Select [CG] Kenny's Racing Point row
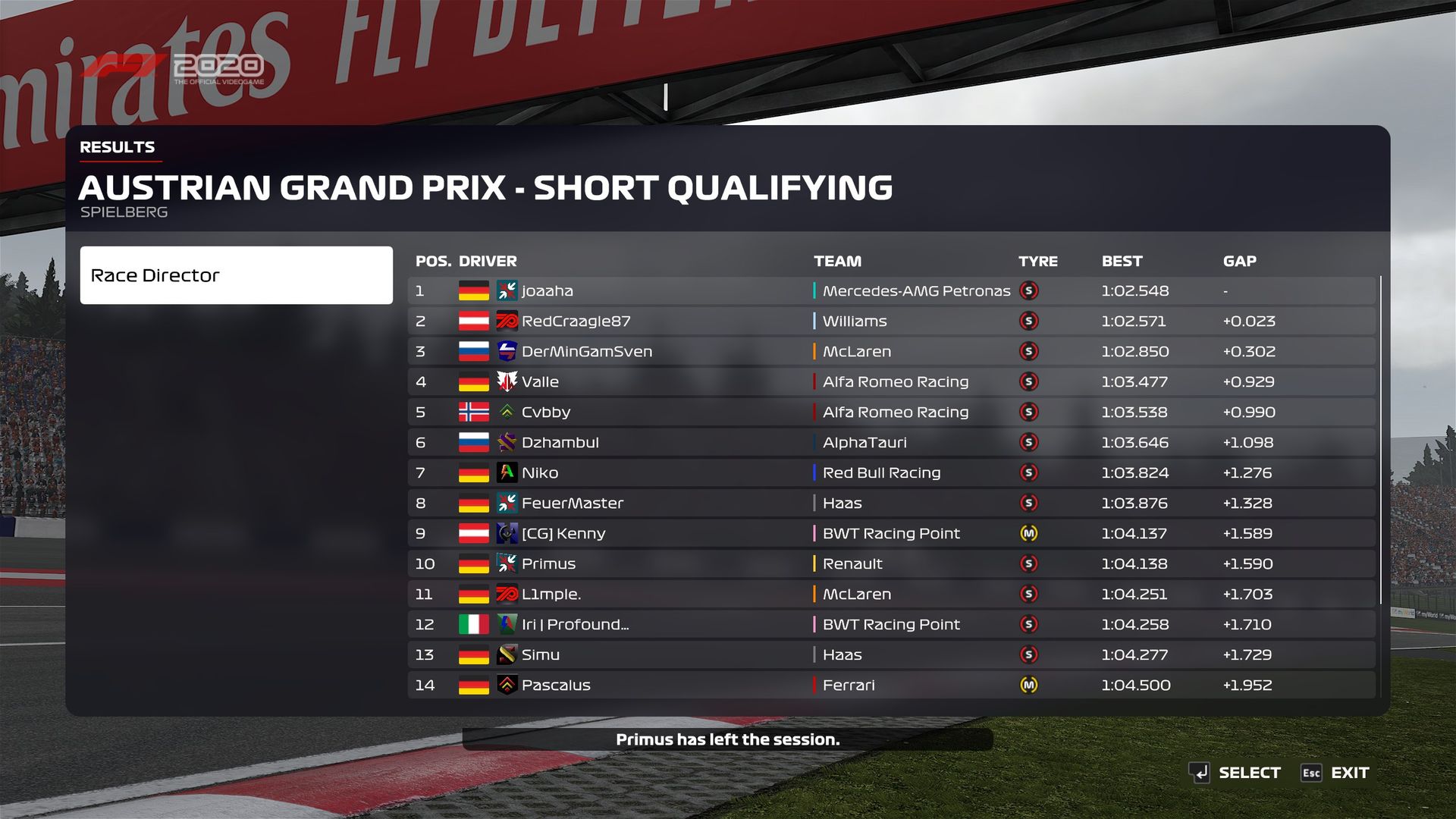 click(x=891, y=534)
